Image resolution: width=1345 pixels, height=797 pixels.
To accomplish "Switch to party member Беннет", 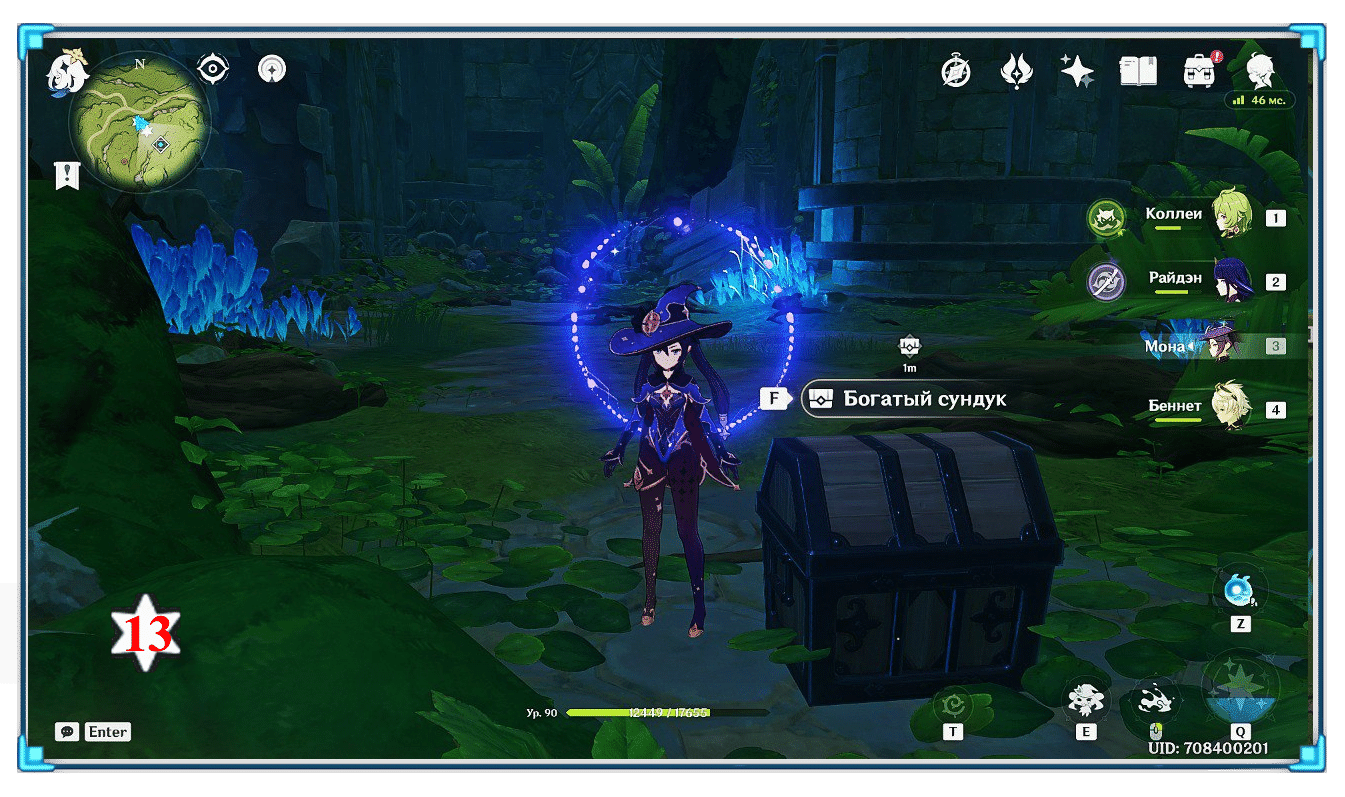I will coord(1231,408).
